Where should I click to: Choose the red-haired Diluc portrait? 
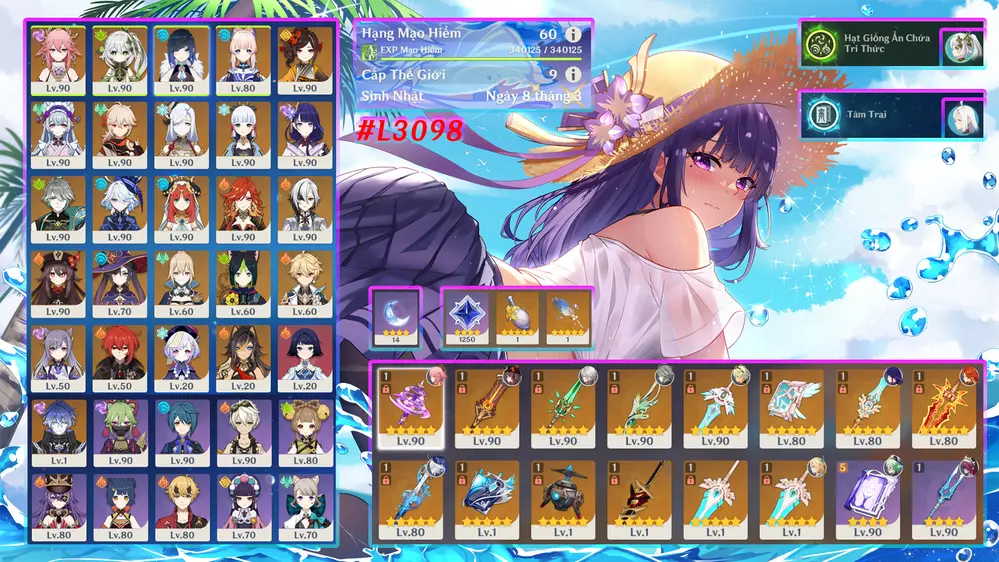[x=119, y=357]
